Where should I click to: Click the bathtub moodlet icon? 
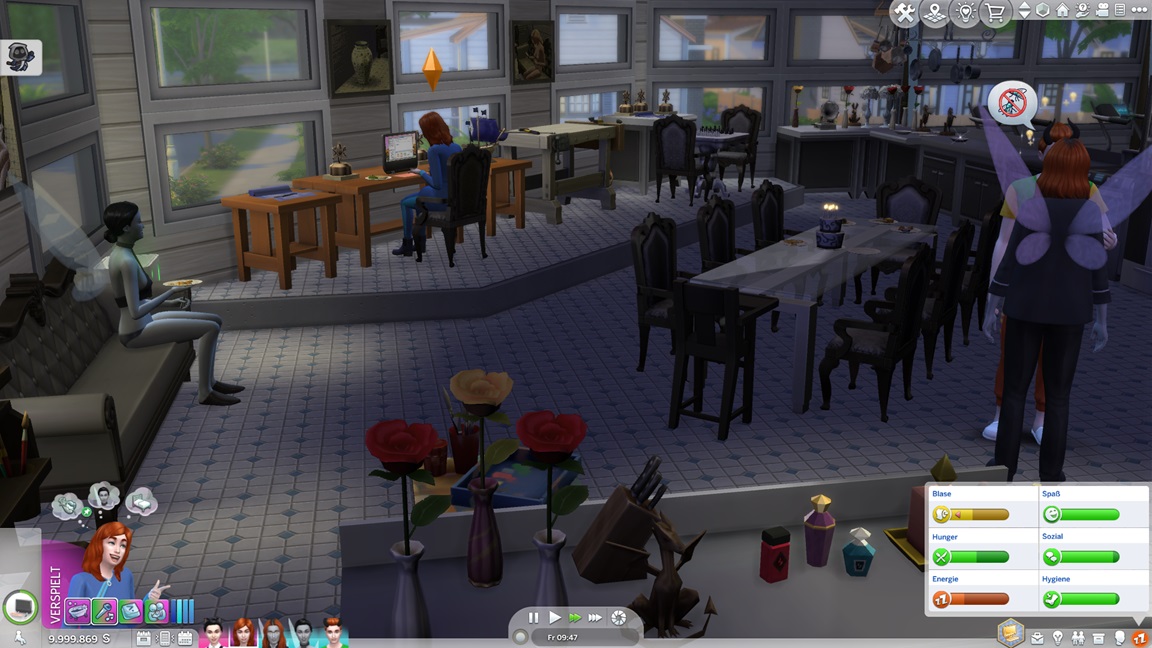[x=78, y=610]
